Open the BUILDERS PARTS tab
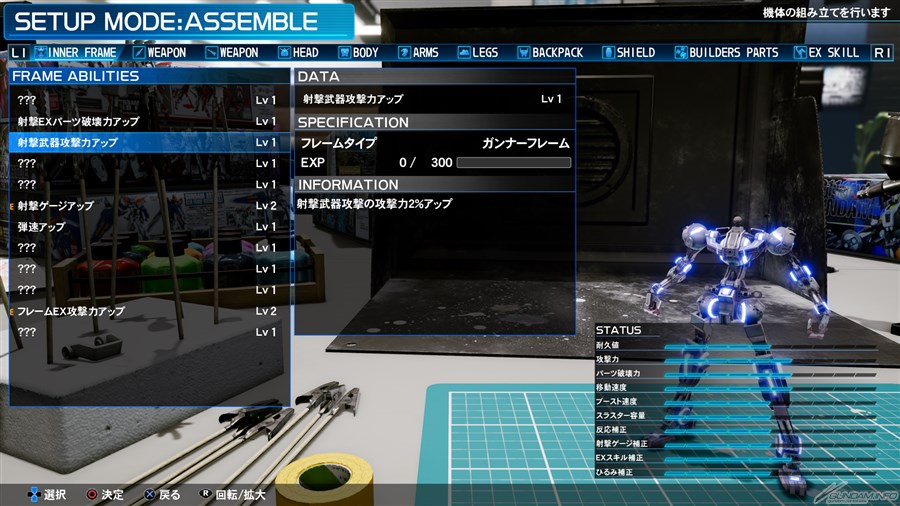This screenshot has height=506, width=900. 727,52
